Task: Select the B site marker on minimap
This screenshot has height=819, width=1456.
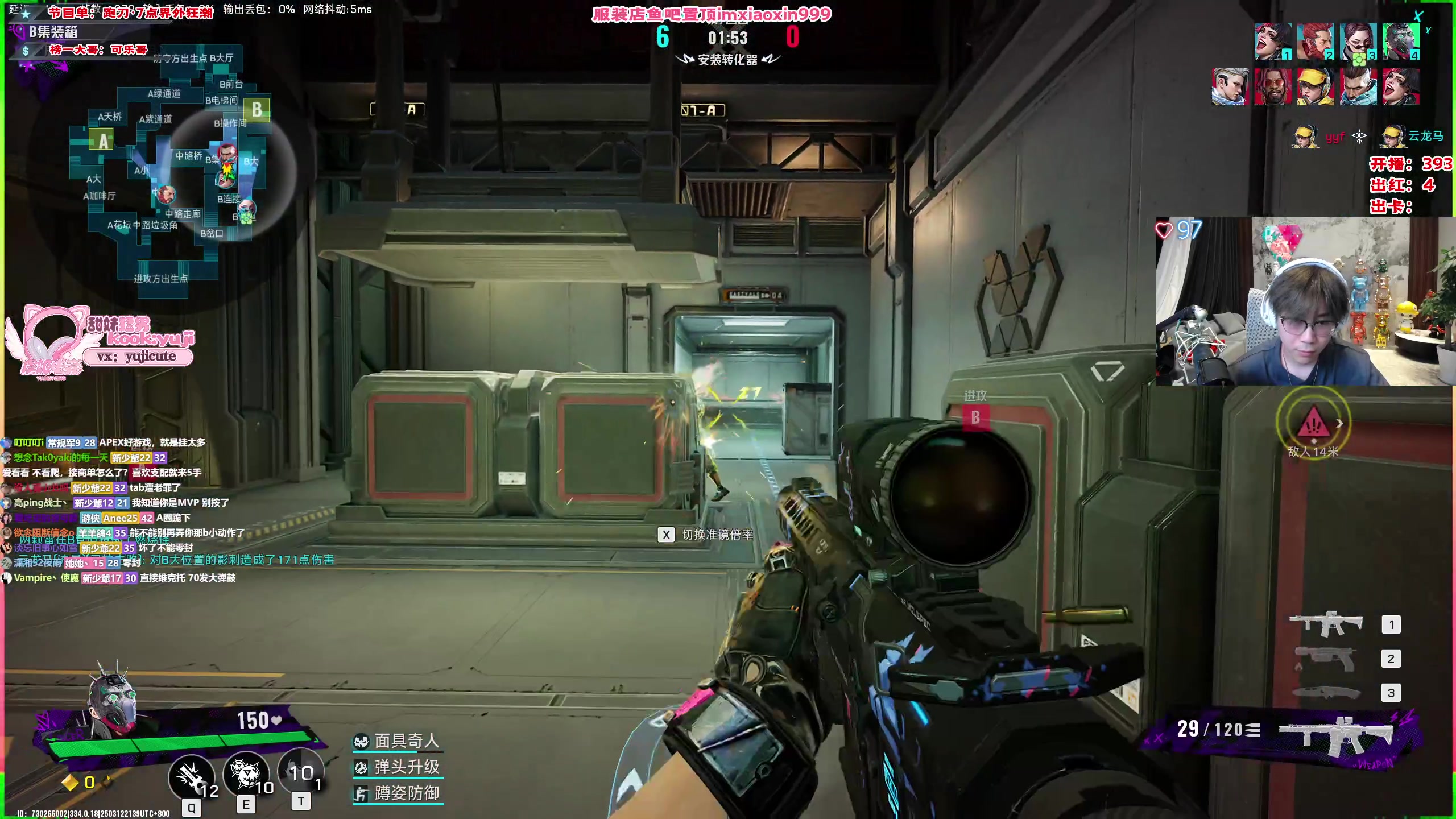Action: click(257, 109)
